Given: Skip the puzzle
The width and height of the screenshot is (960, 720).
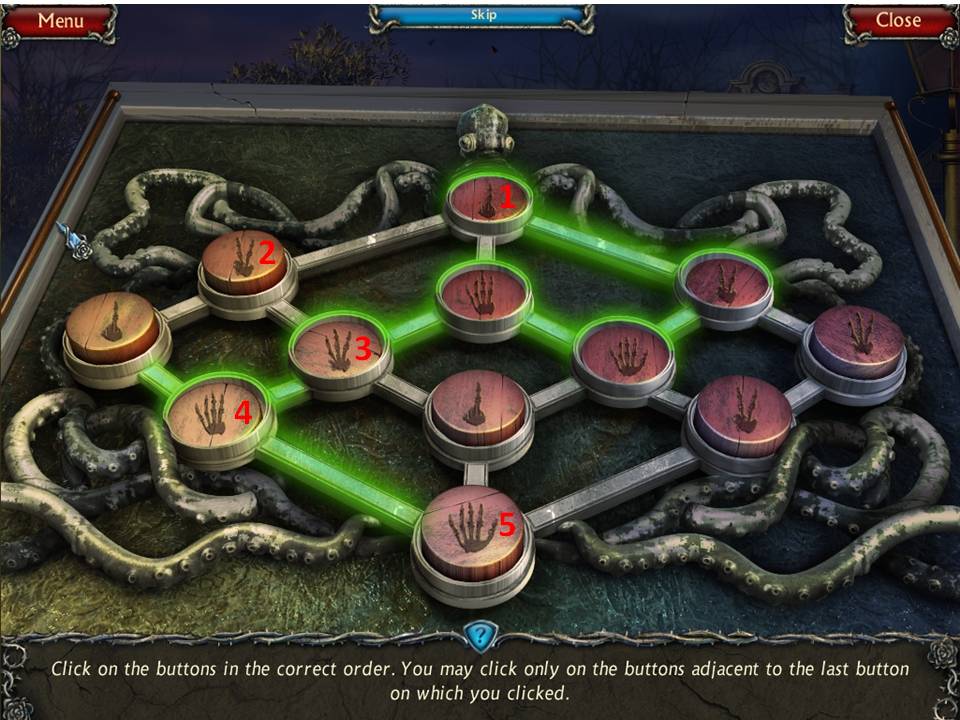Looking at the screenshot, I should pos(482,16).
